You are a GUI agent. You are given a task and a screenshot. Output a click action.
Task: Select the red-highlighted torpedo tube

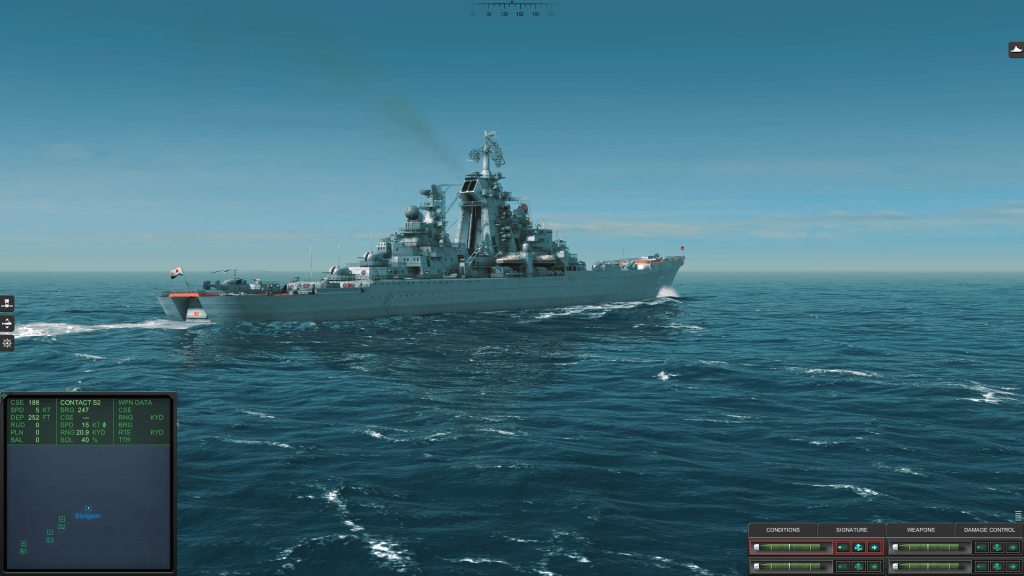click(x=790, y=547)
